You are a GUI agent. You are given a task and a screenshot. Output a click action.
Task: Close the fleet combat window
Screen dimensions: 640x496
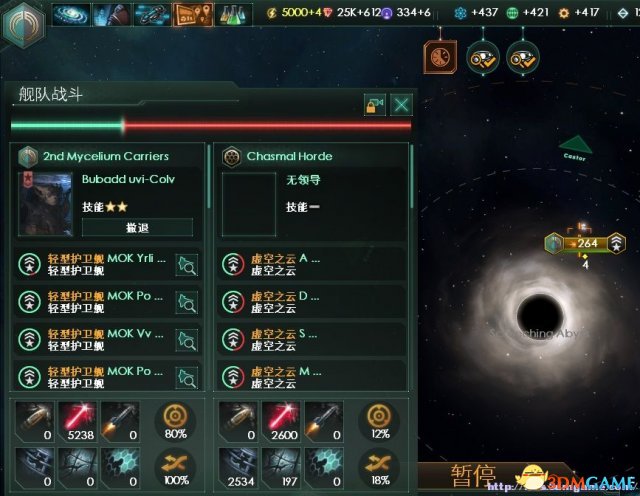401,104
